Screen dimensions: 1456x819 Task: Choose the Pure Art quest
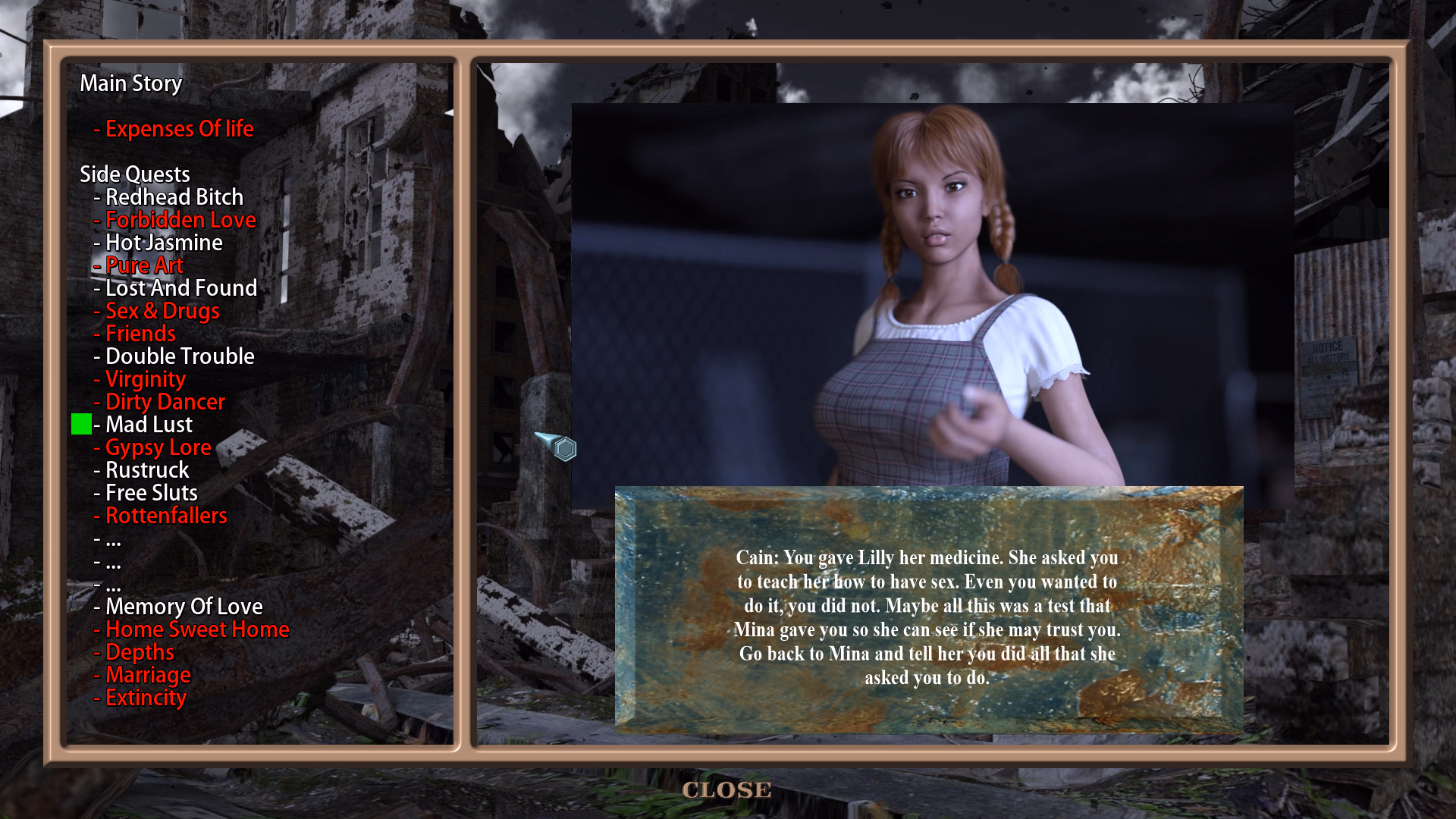[x=143, y=265]
